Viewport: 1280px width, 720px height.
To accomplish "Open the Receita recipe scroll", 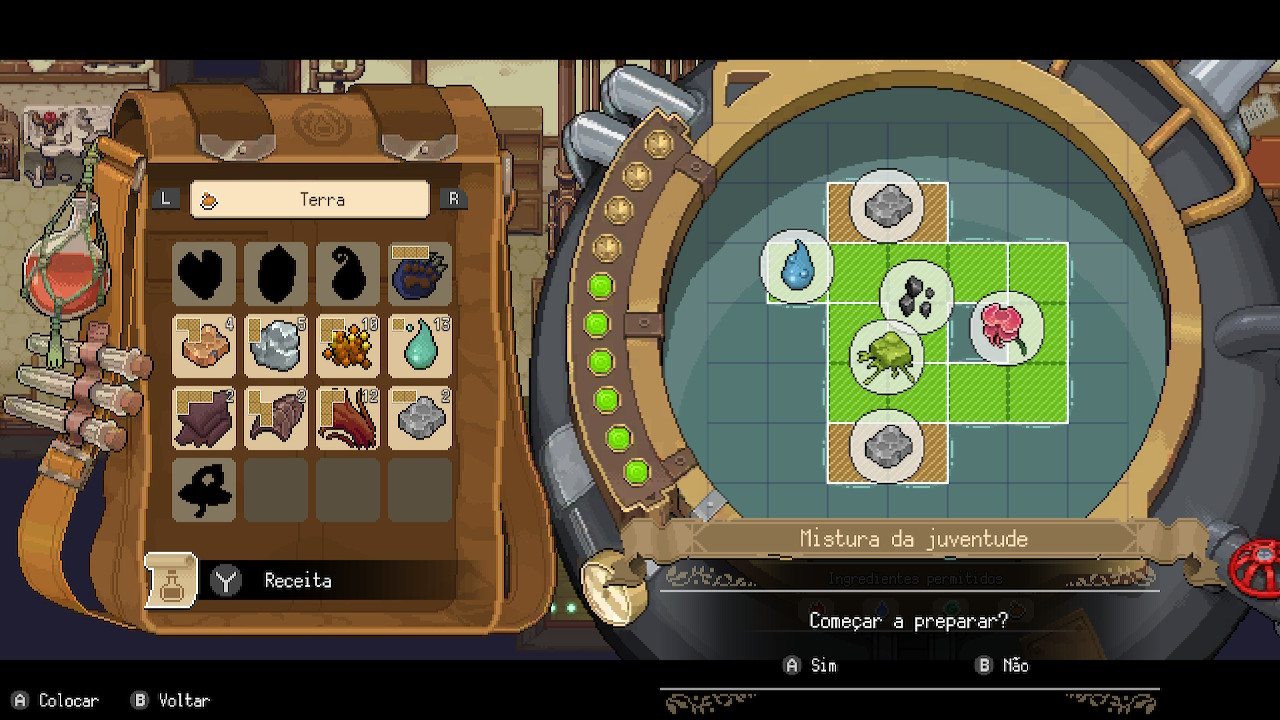I will click(x=171, y=580).
